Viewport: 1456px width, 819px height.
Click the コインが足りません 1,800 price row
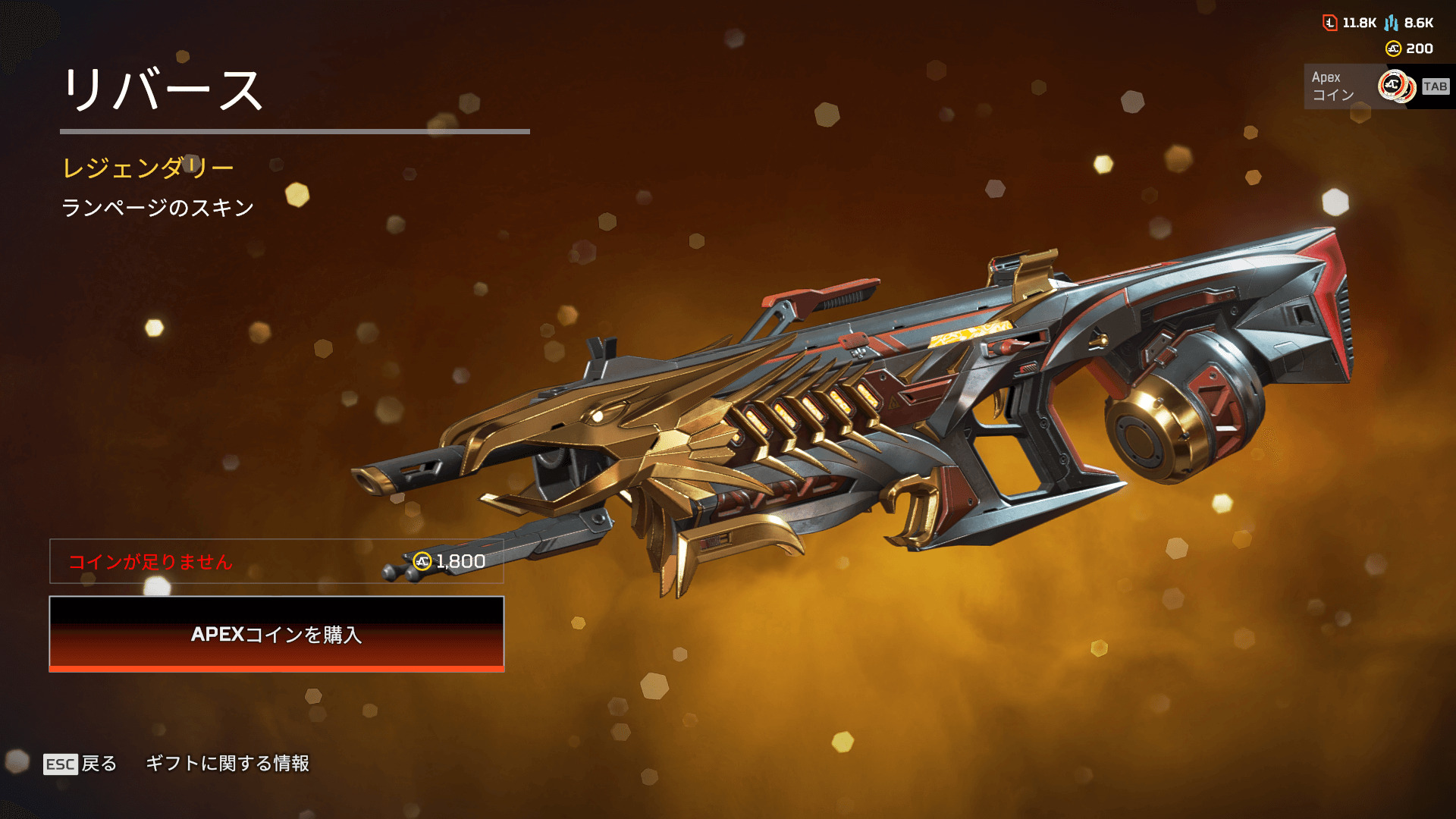point(276,561)
